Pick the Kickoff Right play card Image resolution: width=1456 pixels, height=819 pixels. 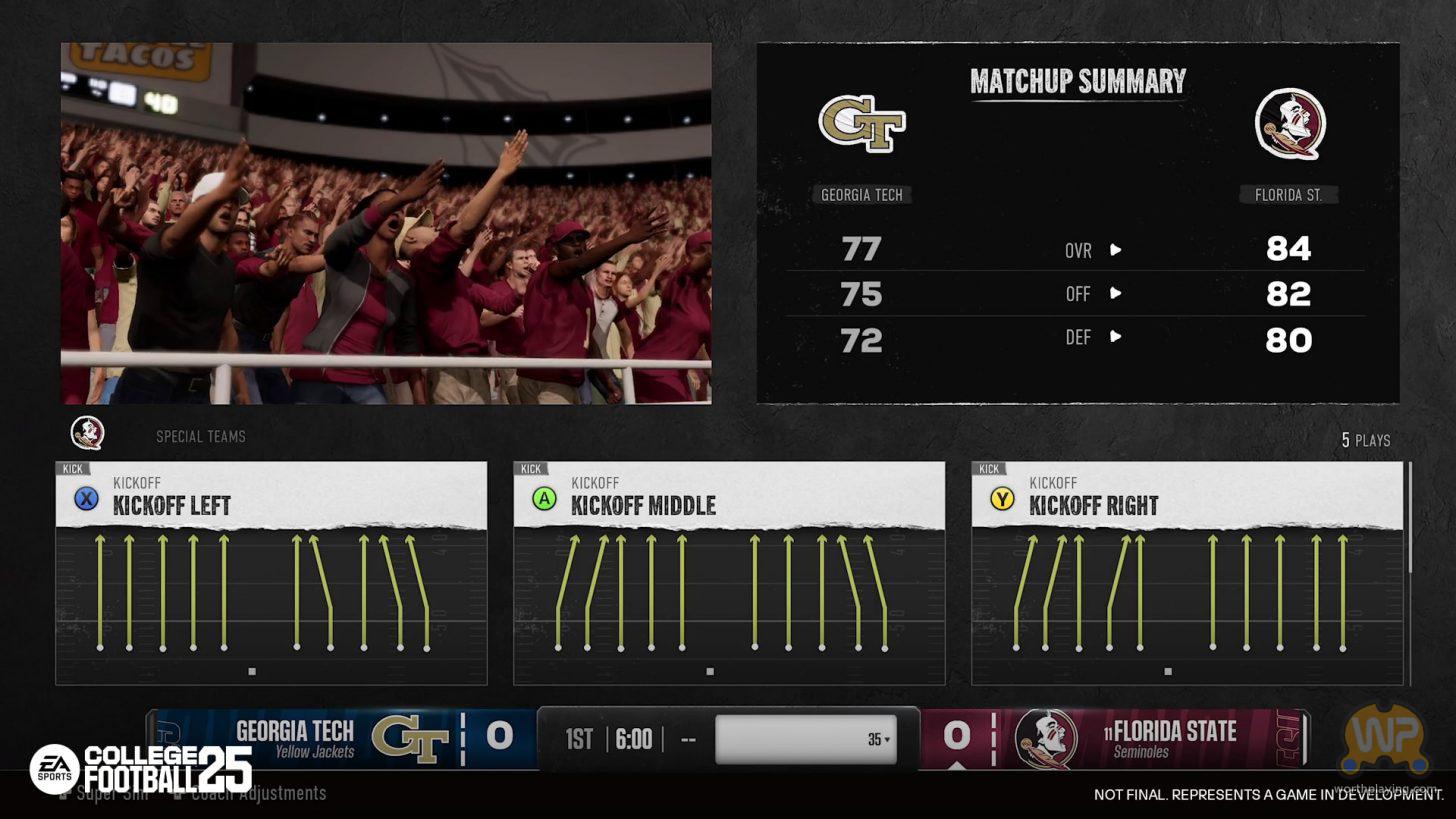[x=1187, y=573]
